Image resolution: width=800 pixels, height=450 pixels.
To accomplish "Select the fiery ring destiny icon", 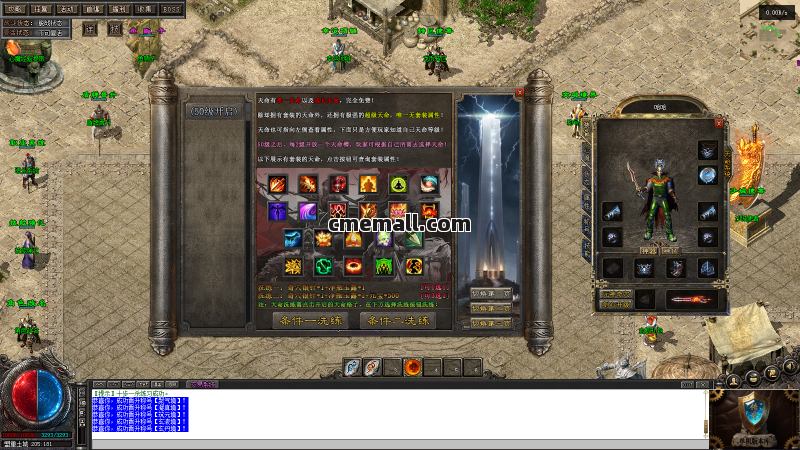I will pyautogui.click(x=354, y=266).
